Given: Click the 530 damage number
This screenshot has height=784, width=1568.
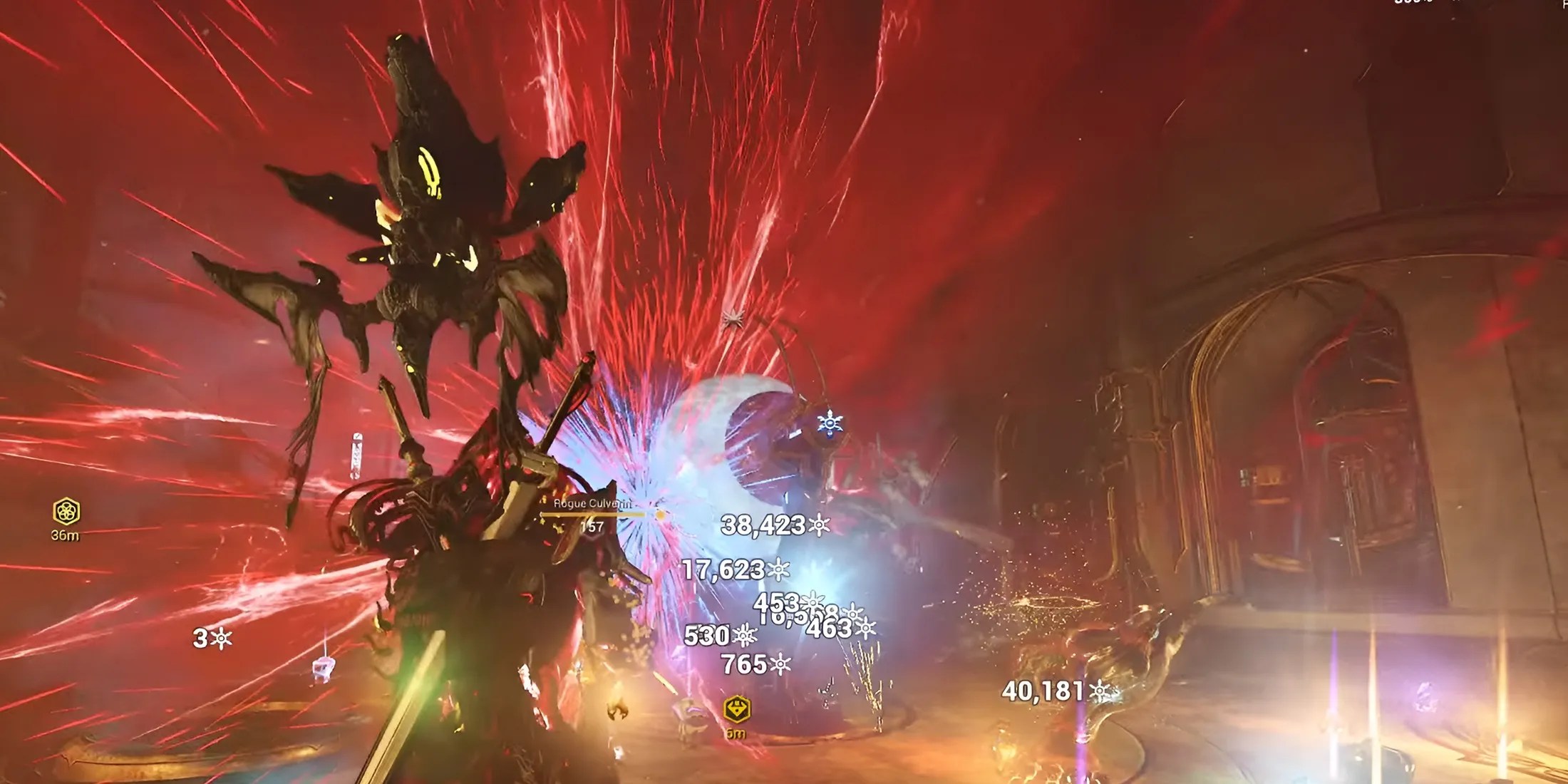Looking at the screenshot, I should [706, 634].
